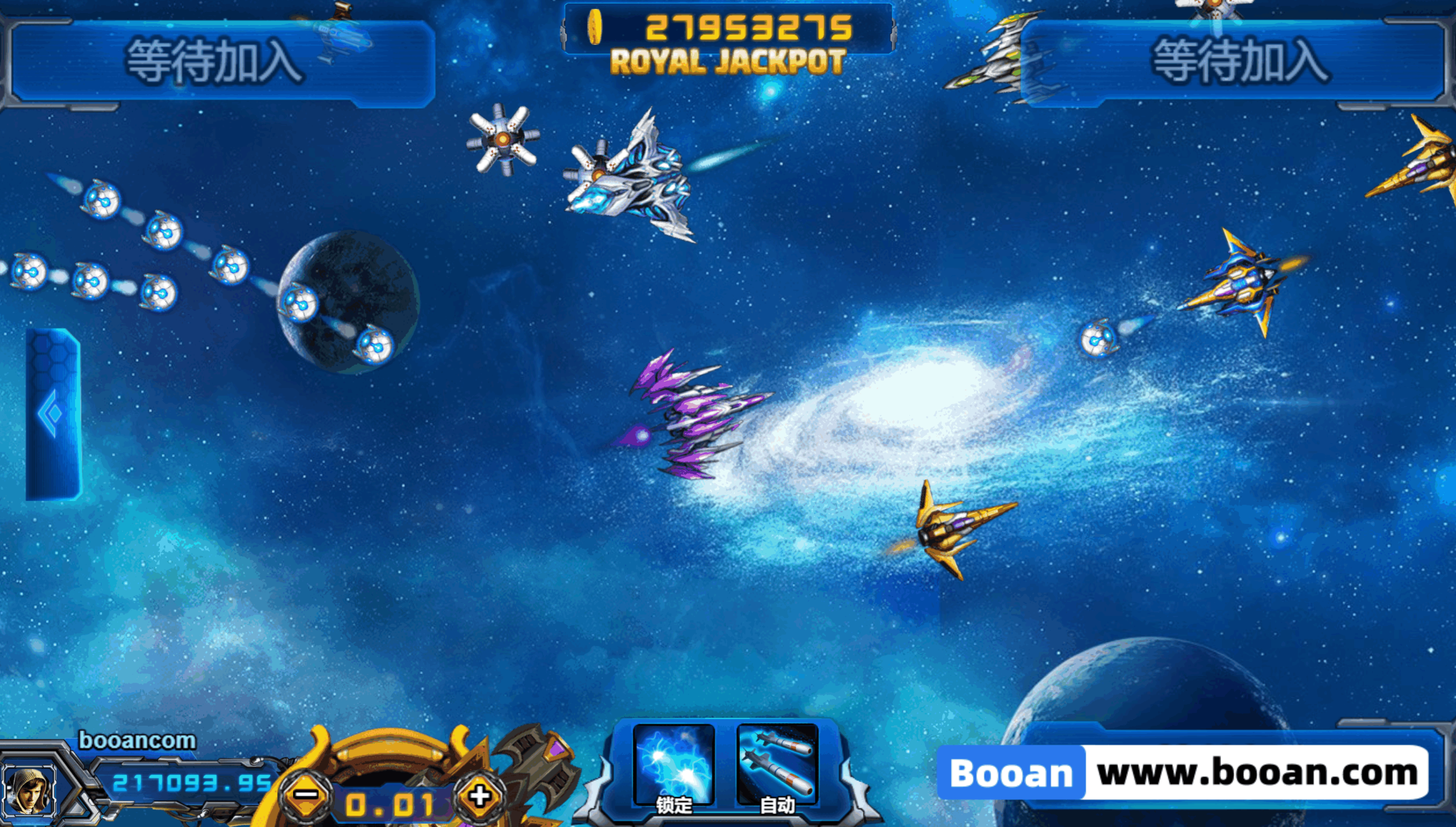Increase the bet with the plus button
This screenshot has width=1456, height=827.
479,796
